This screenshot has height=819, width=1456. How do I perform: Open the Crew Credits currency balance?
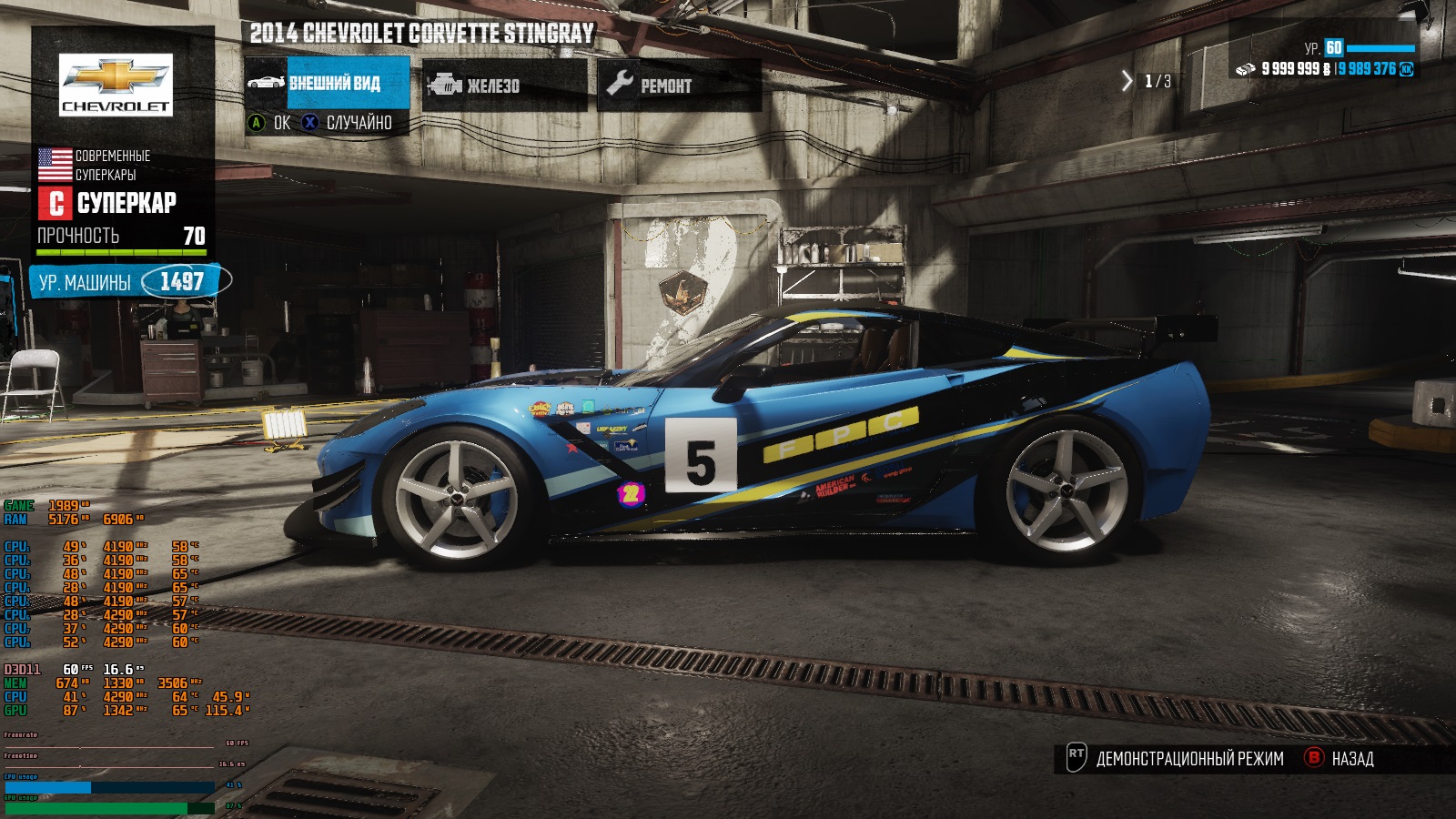1374,69
